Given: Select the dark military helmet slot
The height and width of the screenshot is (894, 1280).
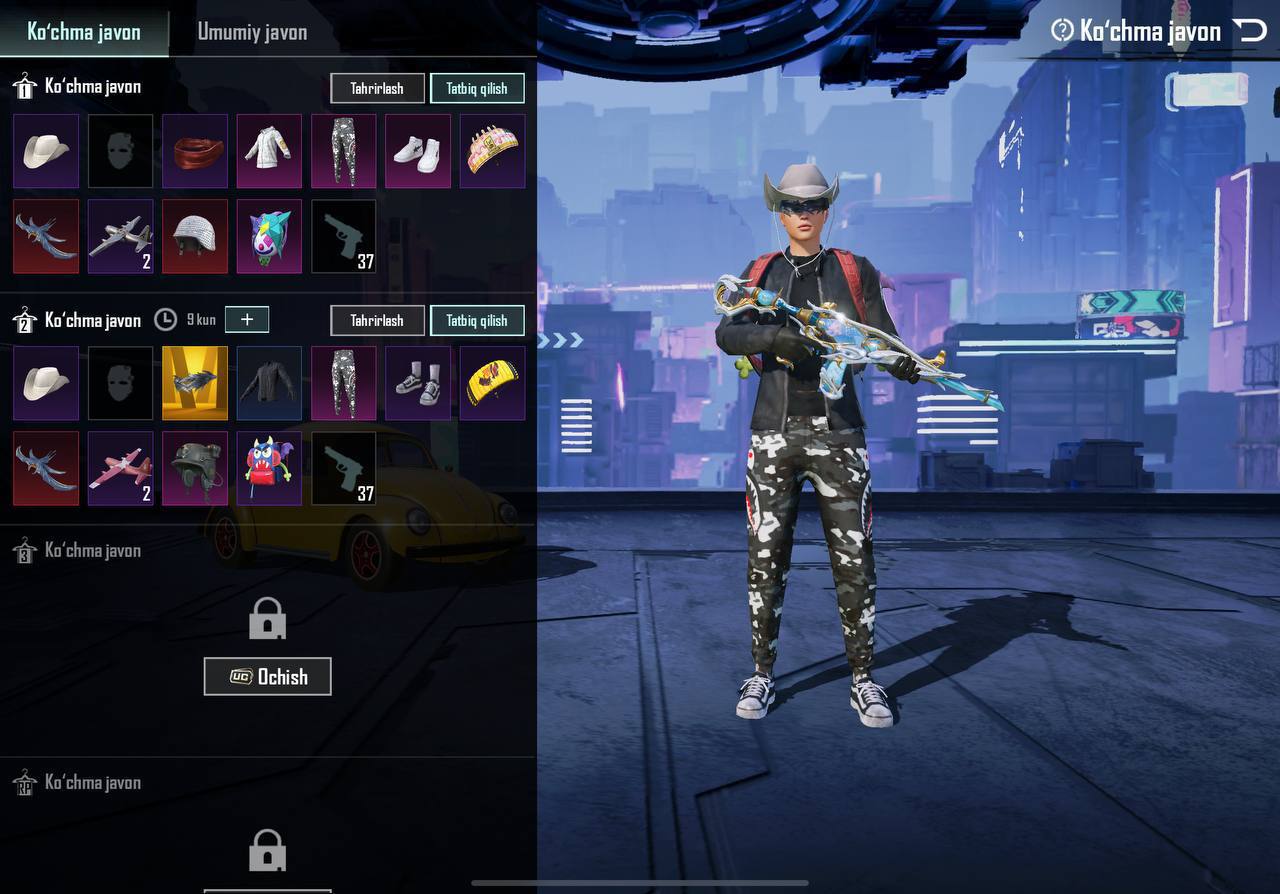Looking at the screenshot, I should point(195,468).
